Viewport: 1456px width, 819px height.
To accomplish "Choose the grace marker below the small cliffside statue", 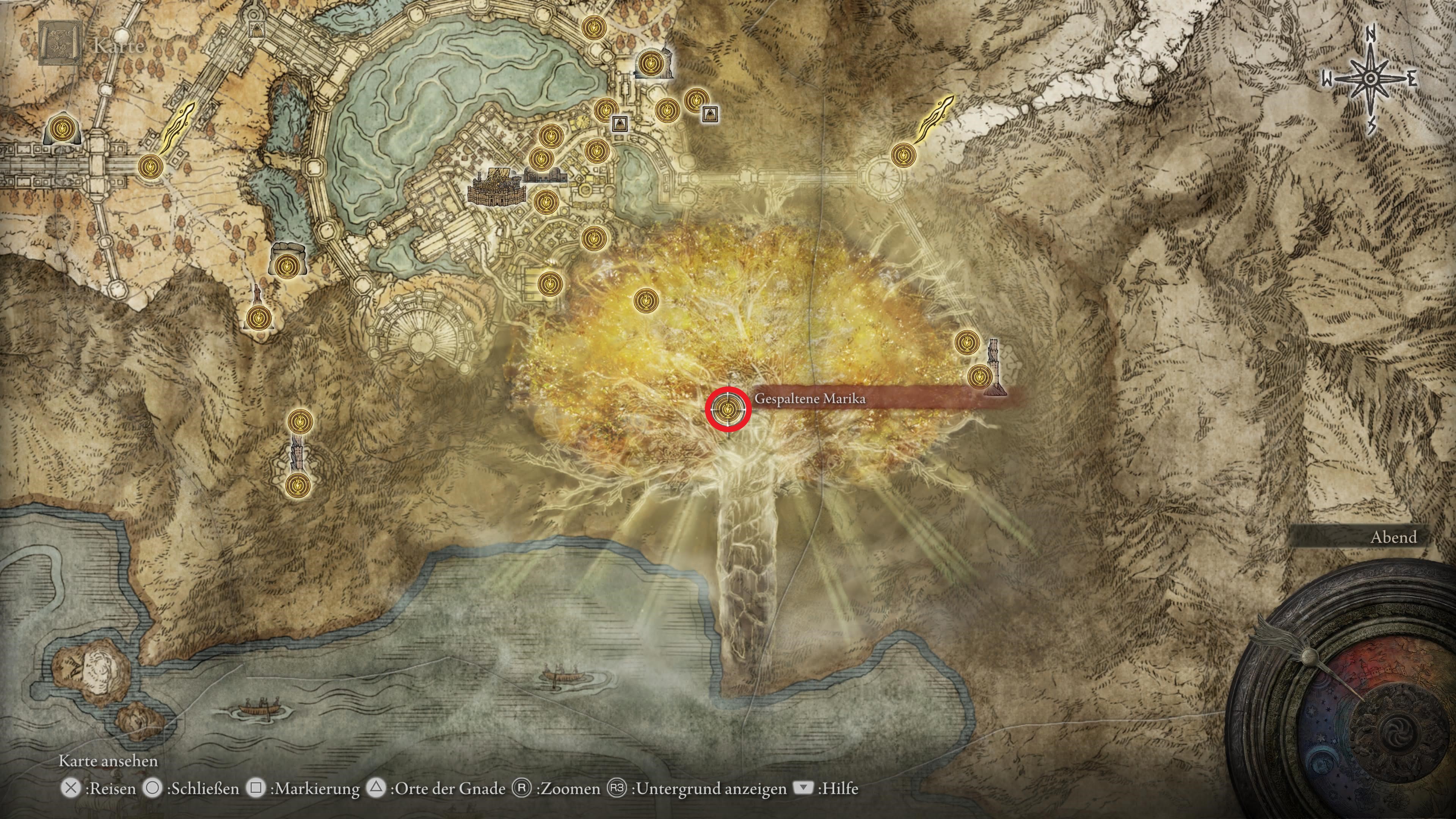I will (x=257, y=318).
